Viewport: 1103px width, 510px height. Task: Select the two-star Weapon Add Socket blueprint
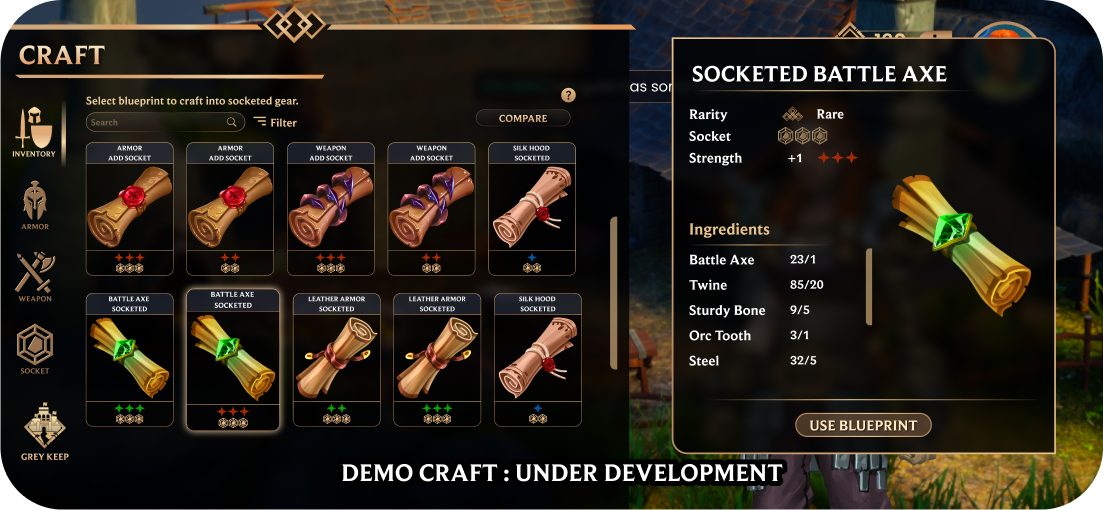(x=431, y=208)
